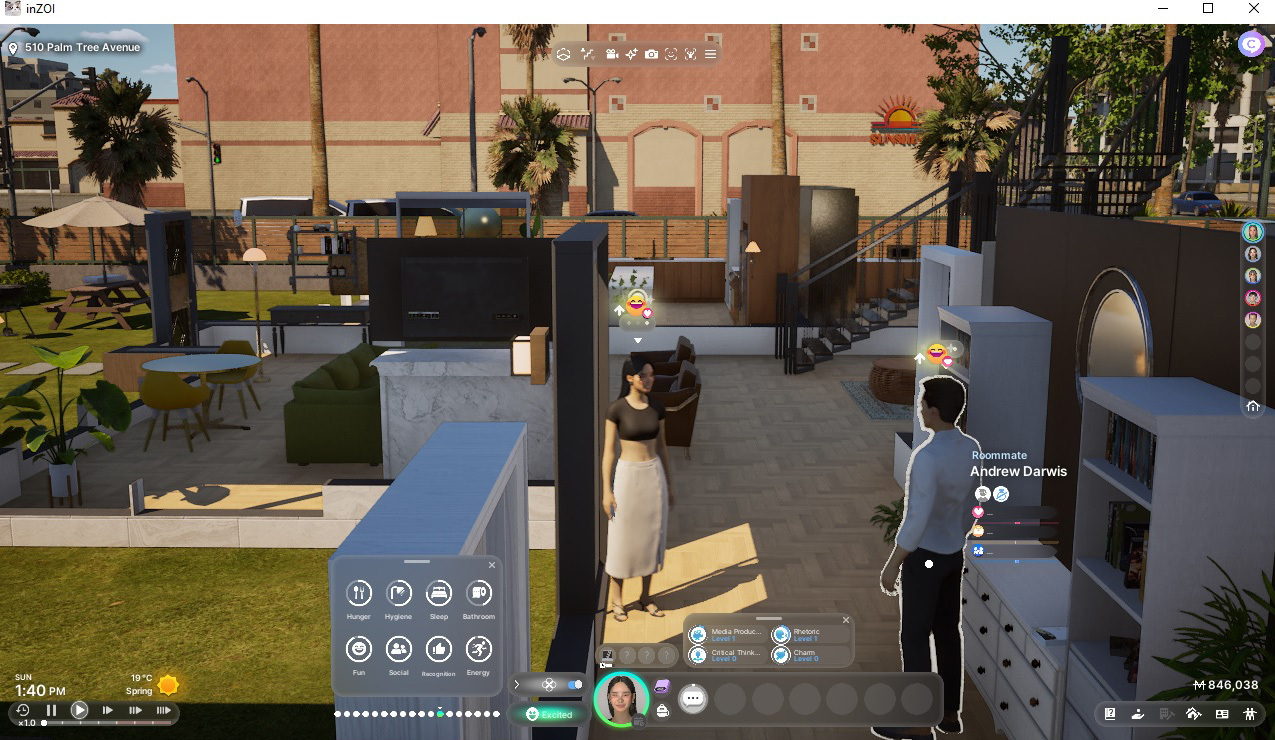Screen dimensions: 1275x740
Task: Select the Media Production skill entry
Action: pyautogui.click(x=726, y=635)
